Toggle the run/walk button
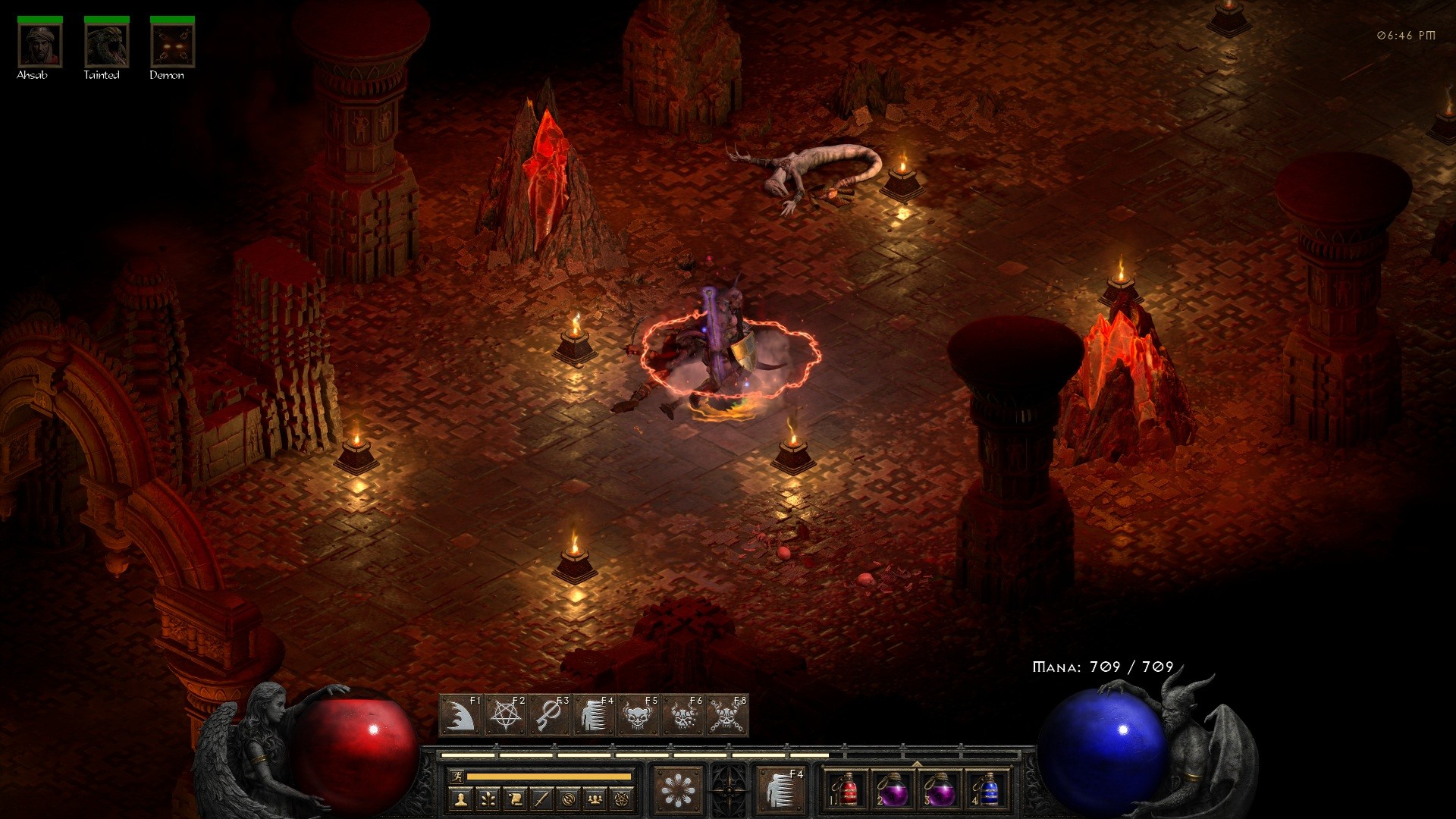Screen dimensions: 1456x819 (457, 777)
